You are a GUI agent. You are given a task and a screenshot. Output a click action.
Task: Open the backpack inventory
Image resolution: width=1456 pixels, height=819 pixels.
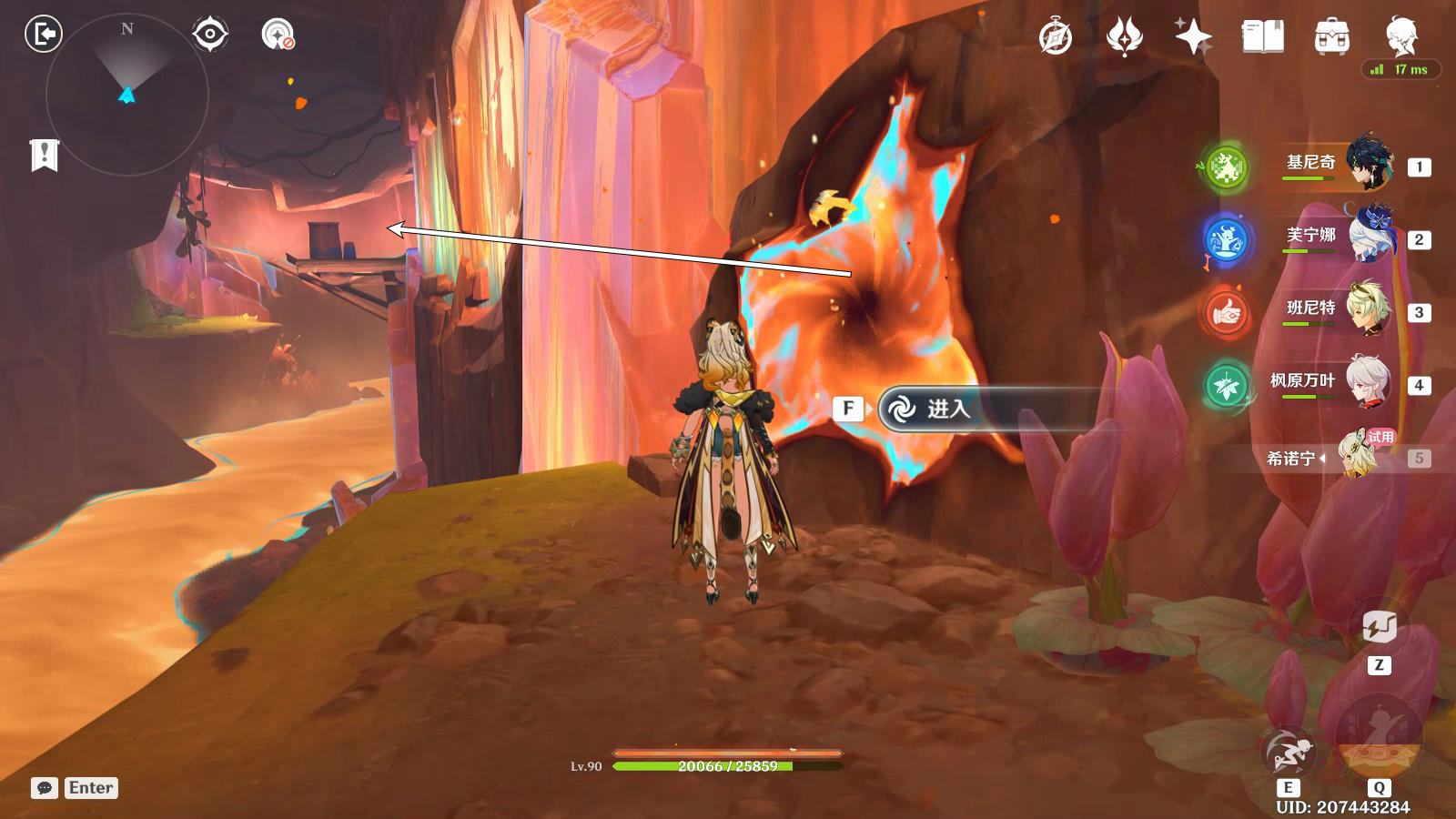(x=1331, y=37)
